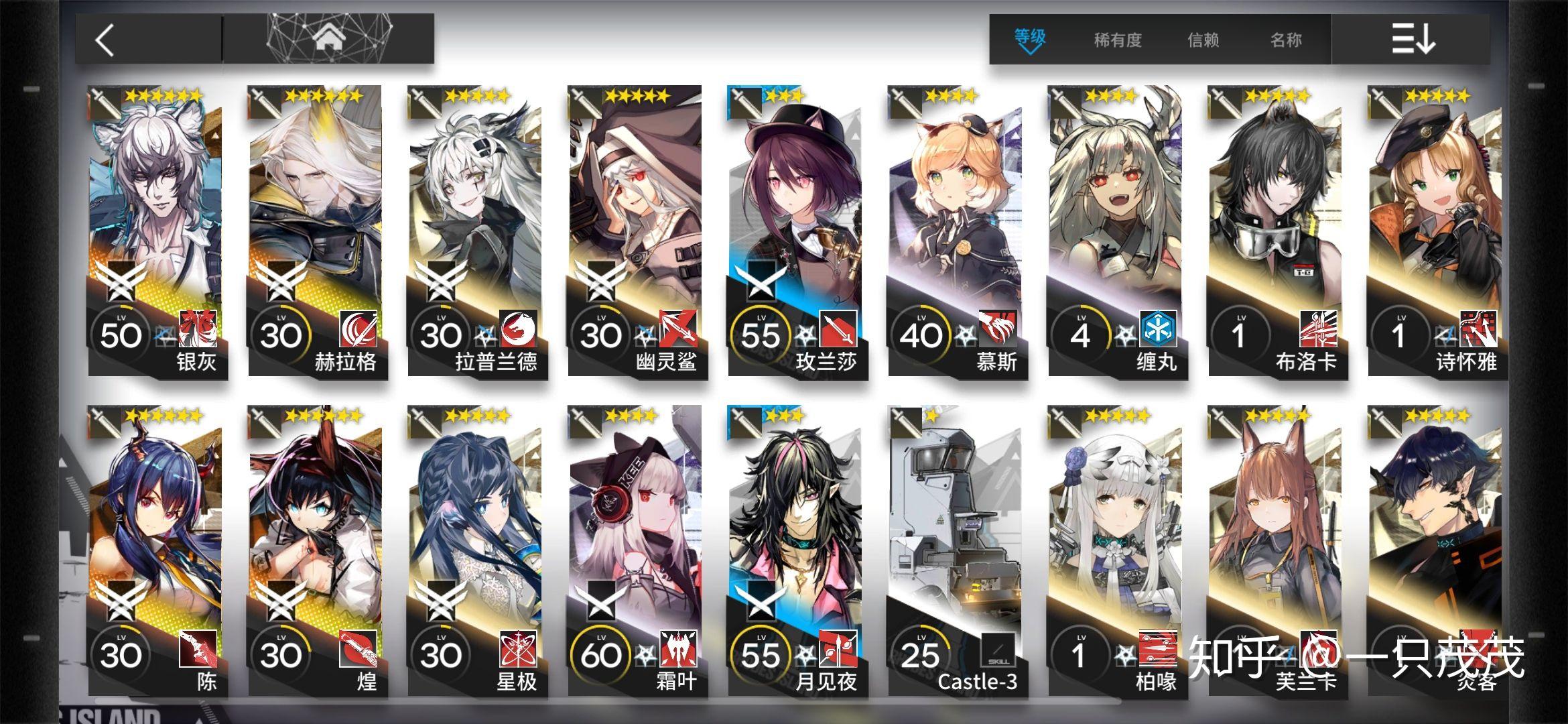Viewport: 1568px width, 724px height.
Task: Sort operators by 等级 level
Action: [x=1029, y=40]
